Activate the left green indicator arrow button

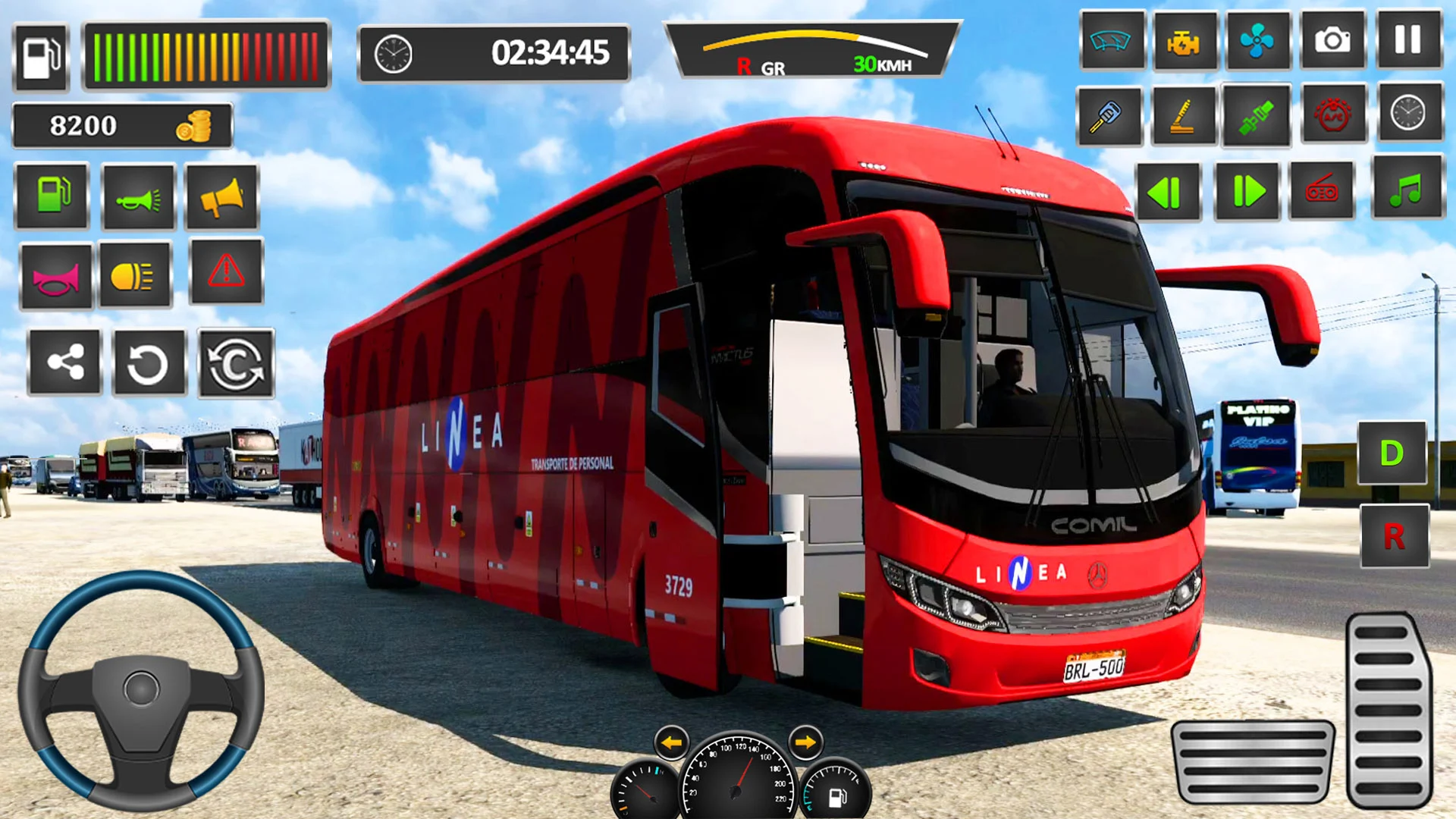click(1168, 192)
